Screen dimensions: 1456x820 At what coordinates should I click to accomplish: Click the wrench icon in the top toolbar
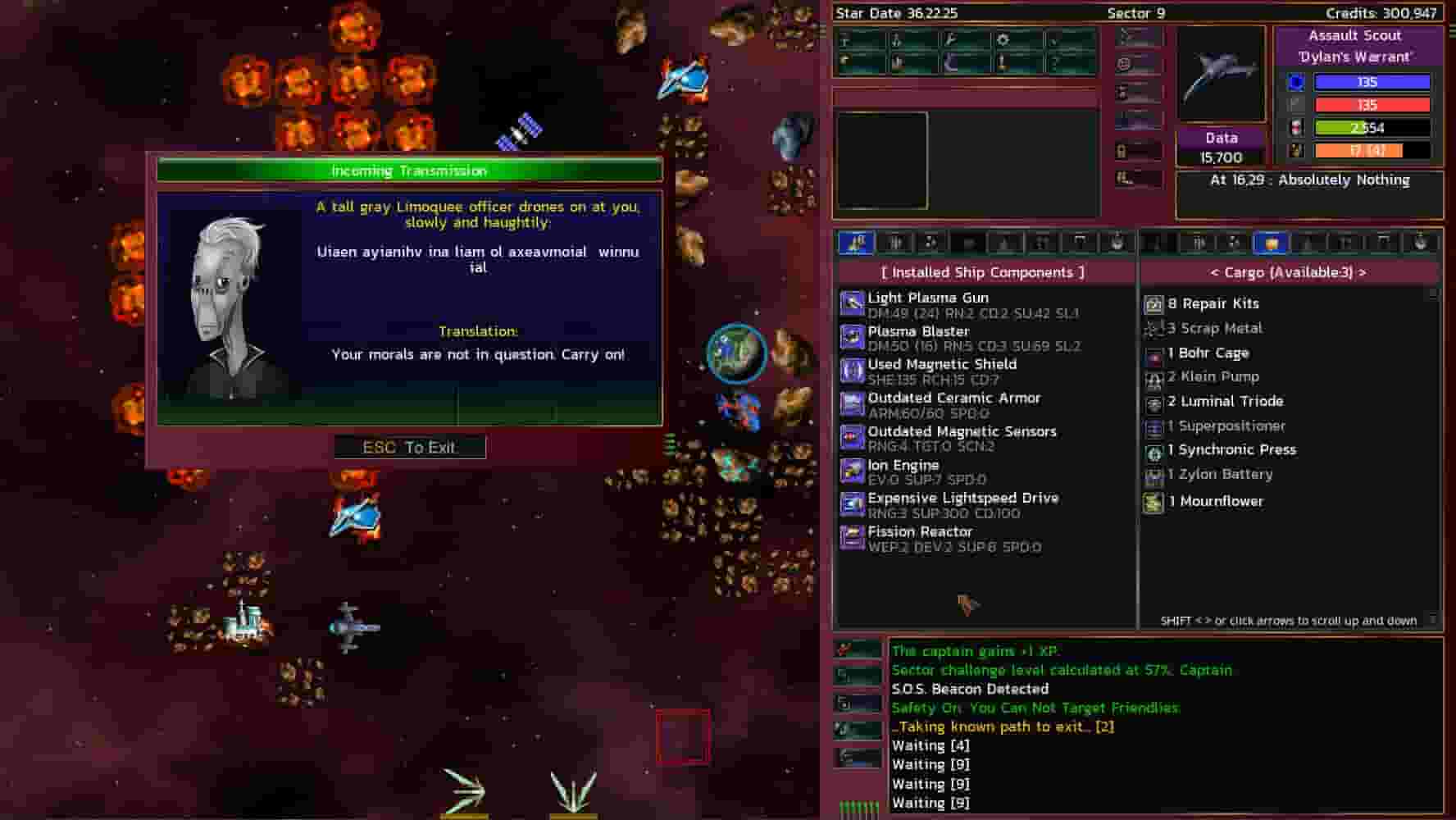[x=949, y=38]
